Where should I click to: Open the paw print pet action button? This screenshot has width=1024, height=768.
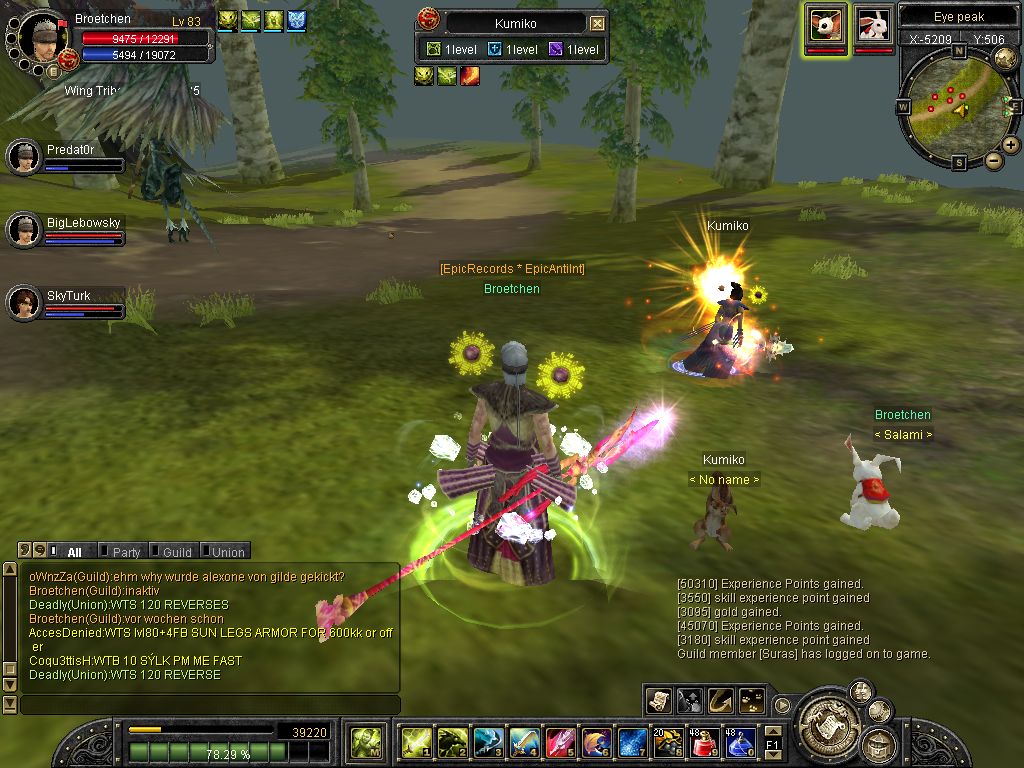coord(750,700)
